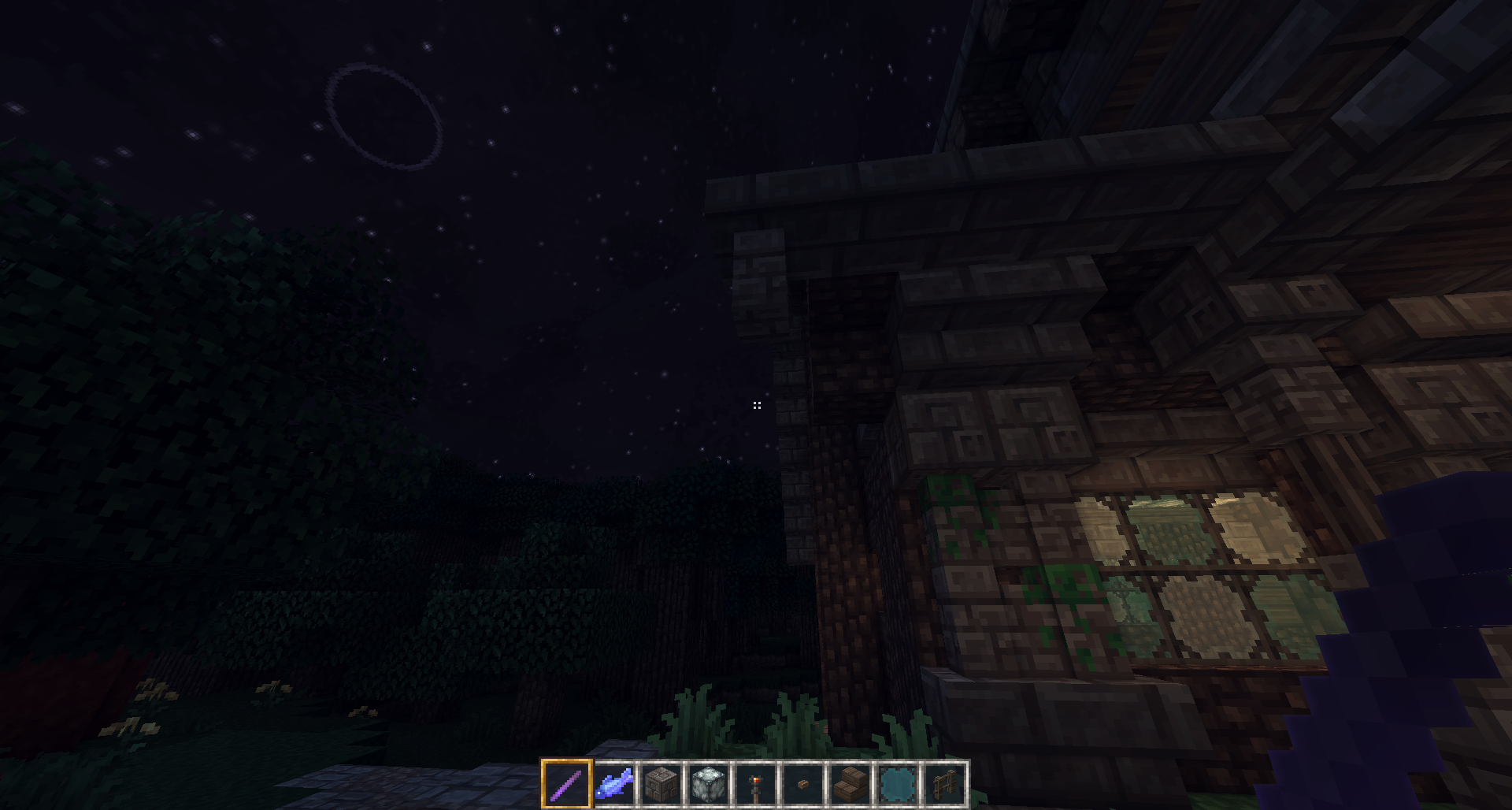This screenshot has width=1512, height=810.
Task: Choose the wooden button hotbar slot
Action: coord(803,784)
